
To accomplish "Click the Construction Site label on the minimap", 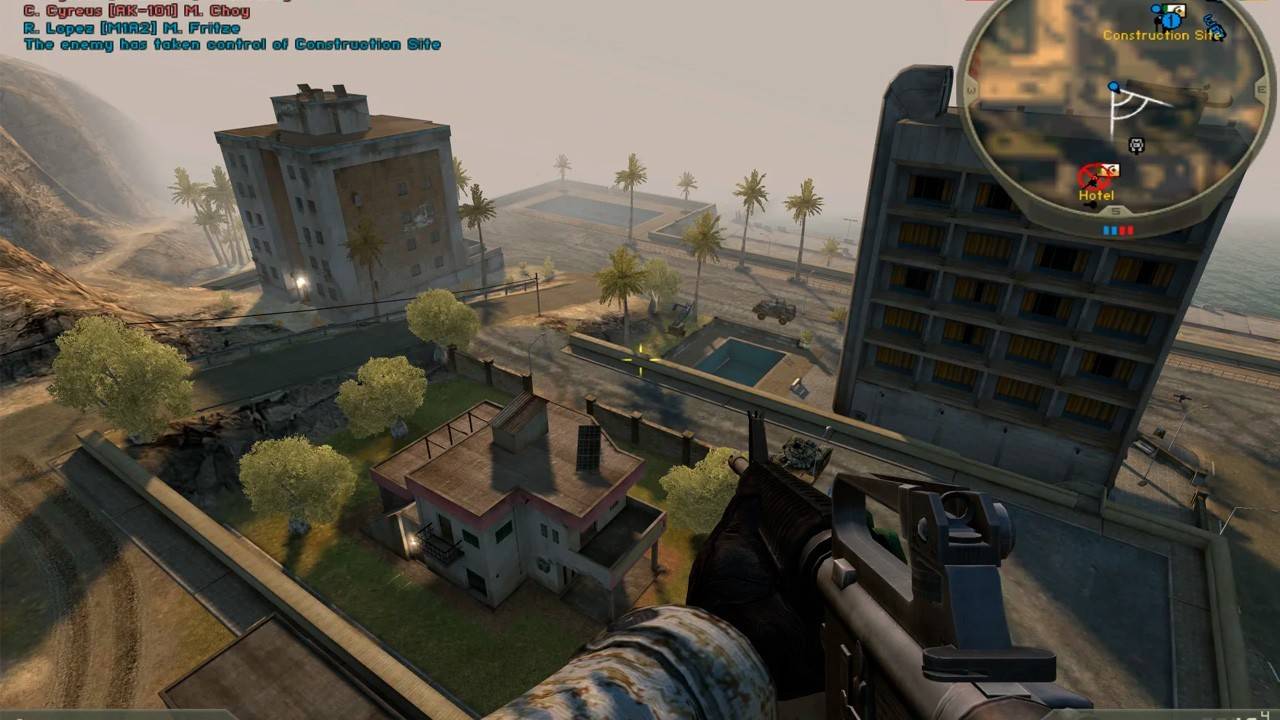I will click(1162, 34).
